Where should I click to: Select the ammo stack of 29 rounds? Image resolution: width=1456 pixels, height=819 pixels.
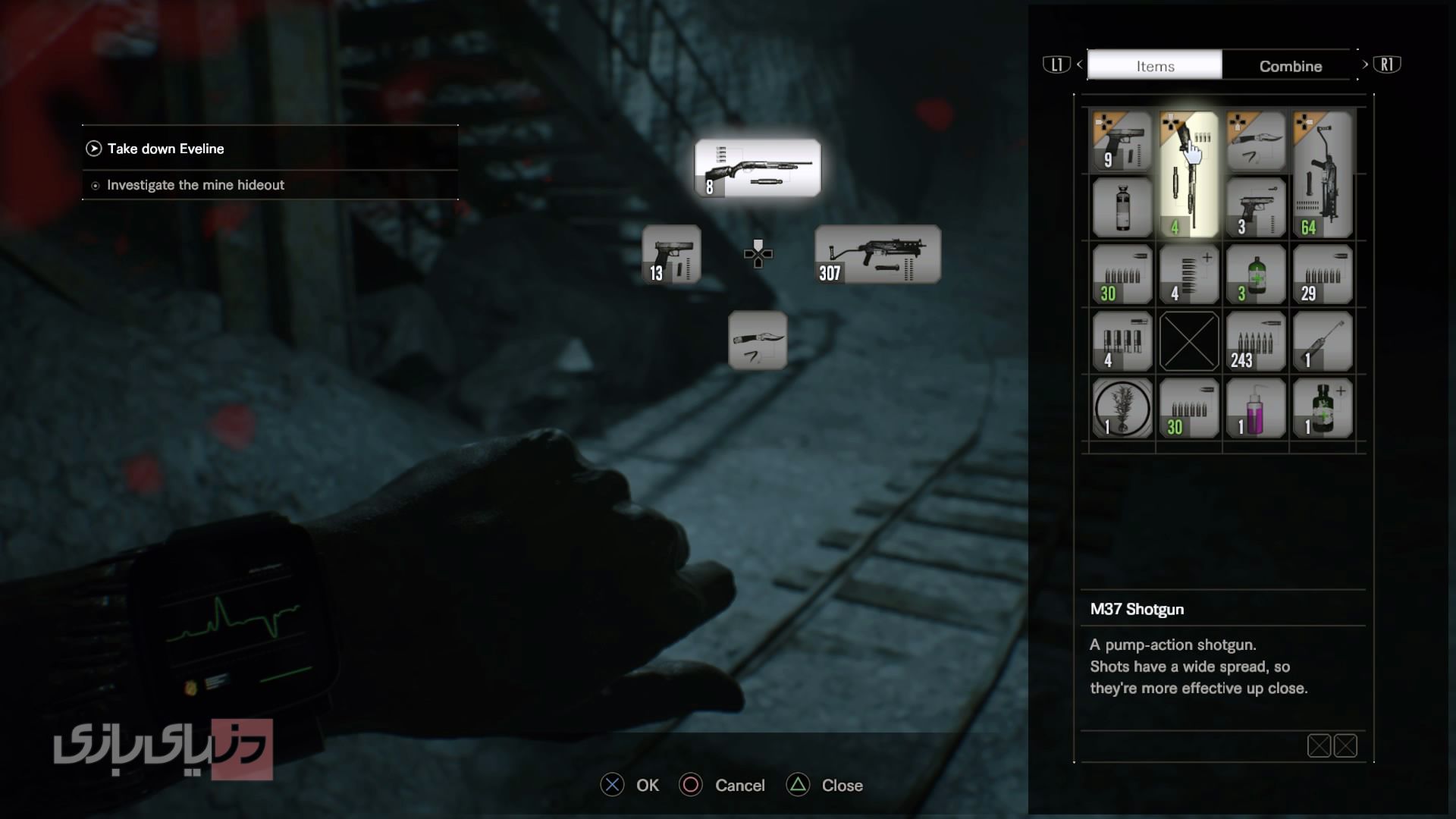1322,275
